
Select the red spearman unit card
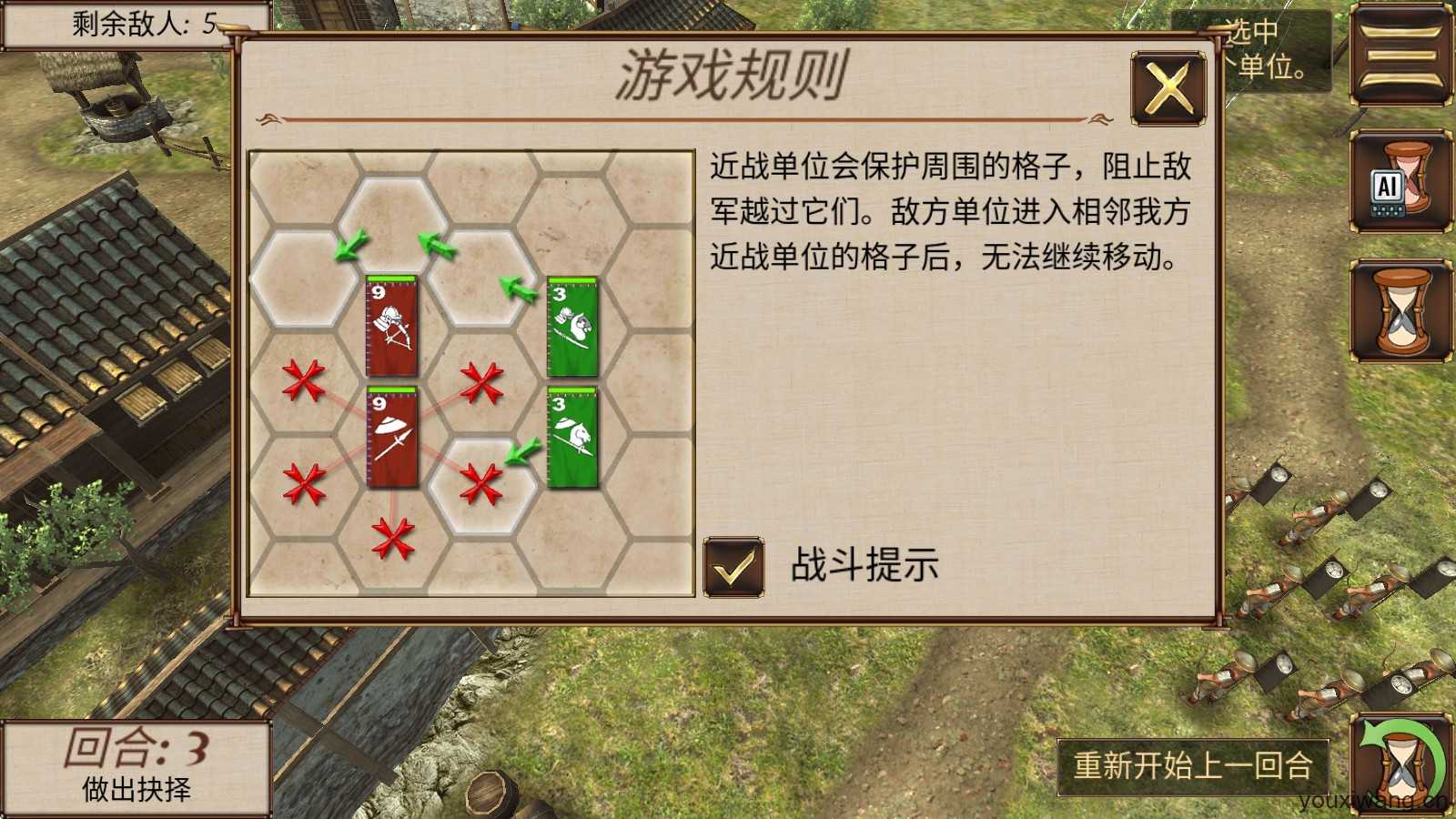pyautogui.click(x=391, y=439)
